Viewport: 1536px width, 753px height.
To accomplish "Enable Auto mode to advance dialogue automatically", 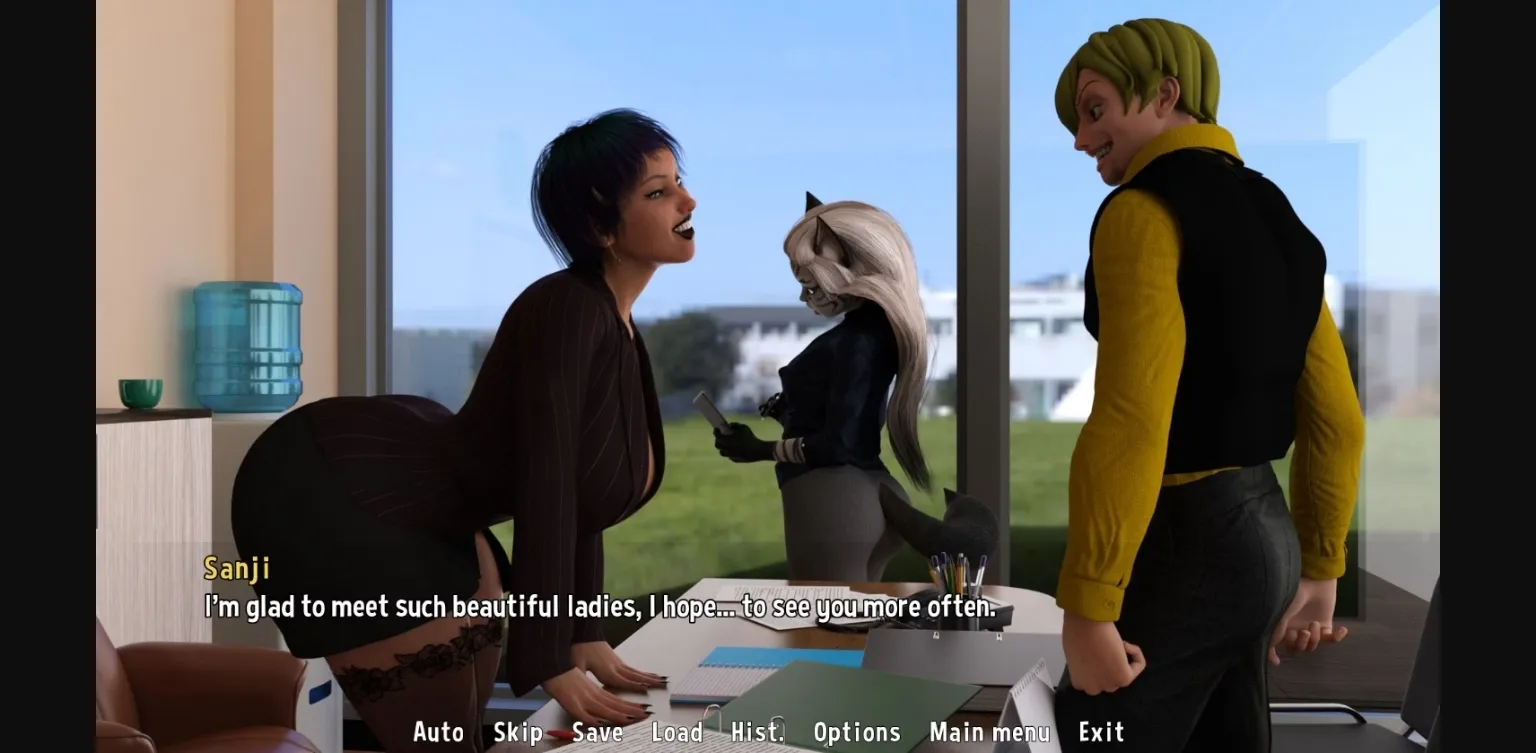I will click(x=437, y=732).
